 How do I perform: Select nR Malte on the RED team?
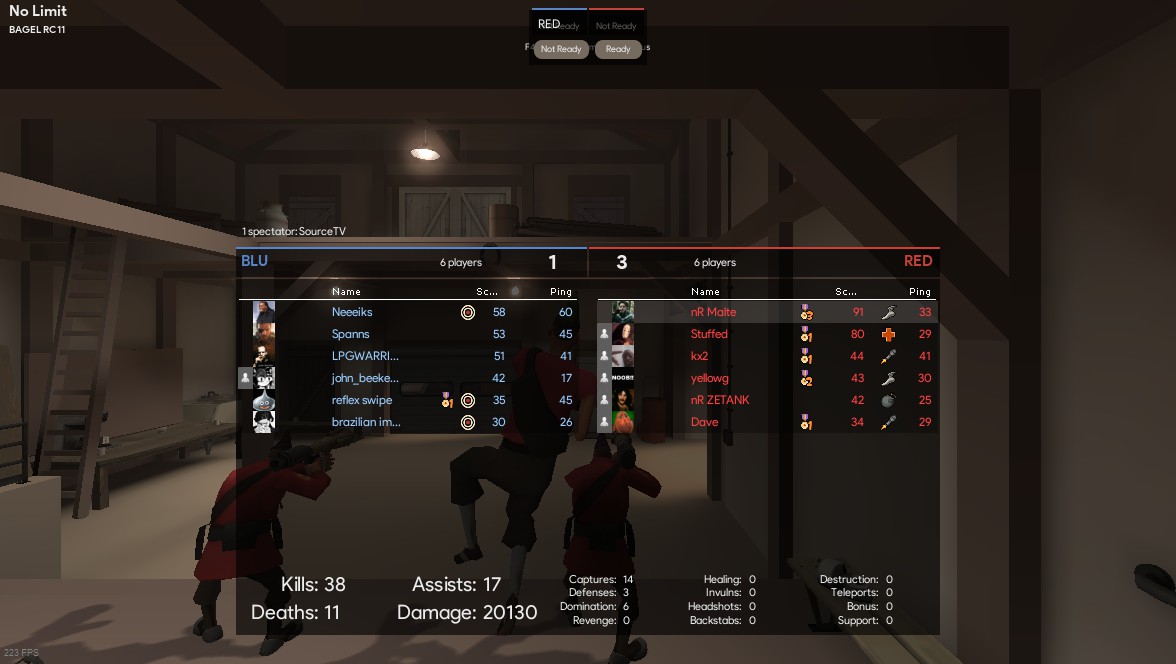713,312
